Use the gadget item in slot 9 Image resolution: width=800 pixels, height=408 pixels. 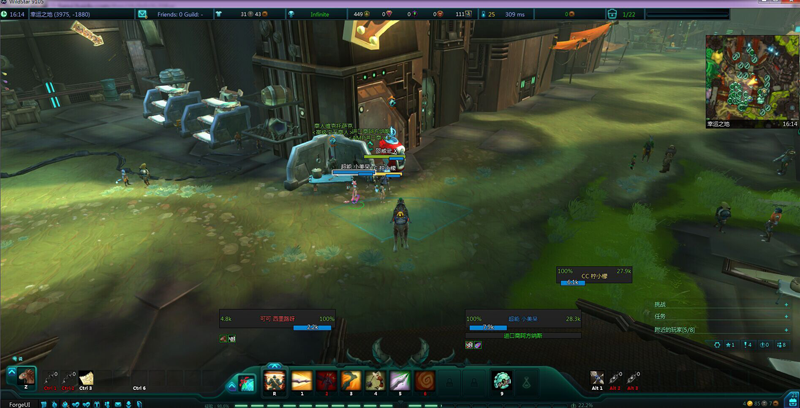503,381
